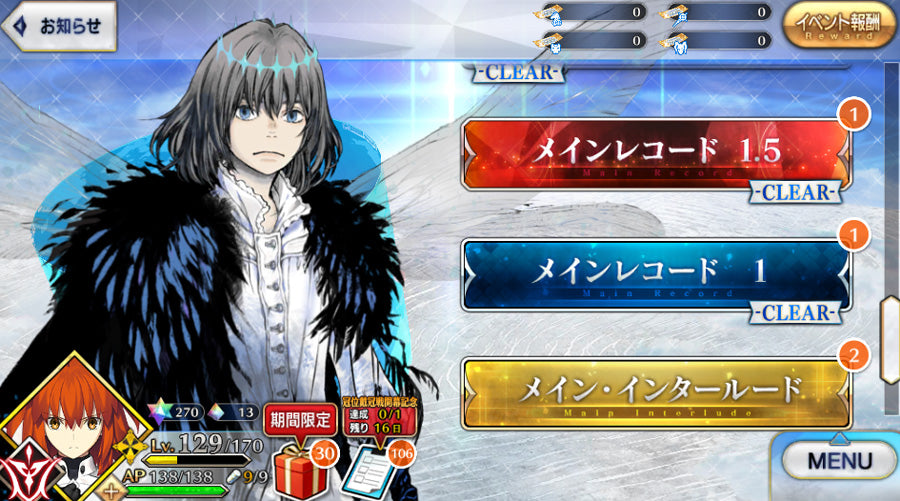
Task: Click the quest list scrollbar handle
Action: tap(888, 340)
